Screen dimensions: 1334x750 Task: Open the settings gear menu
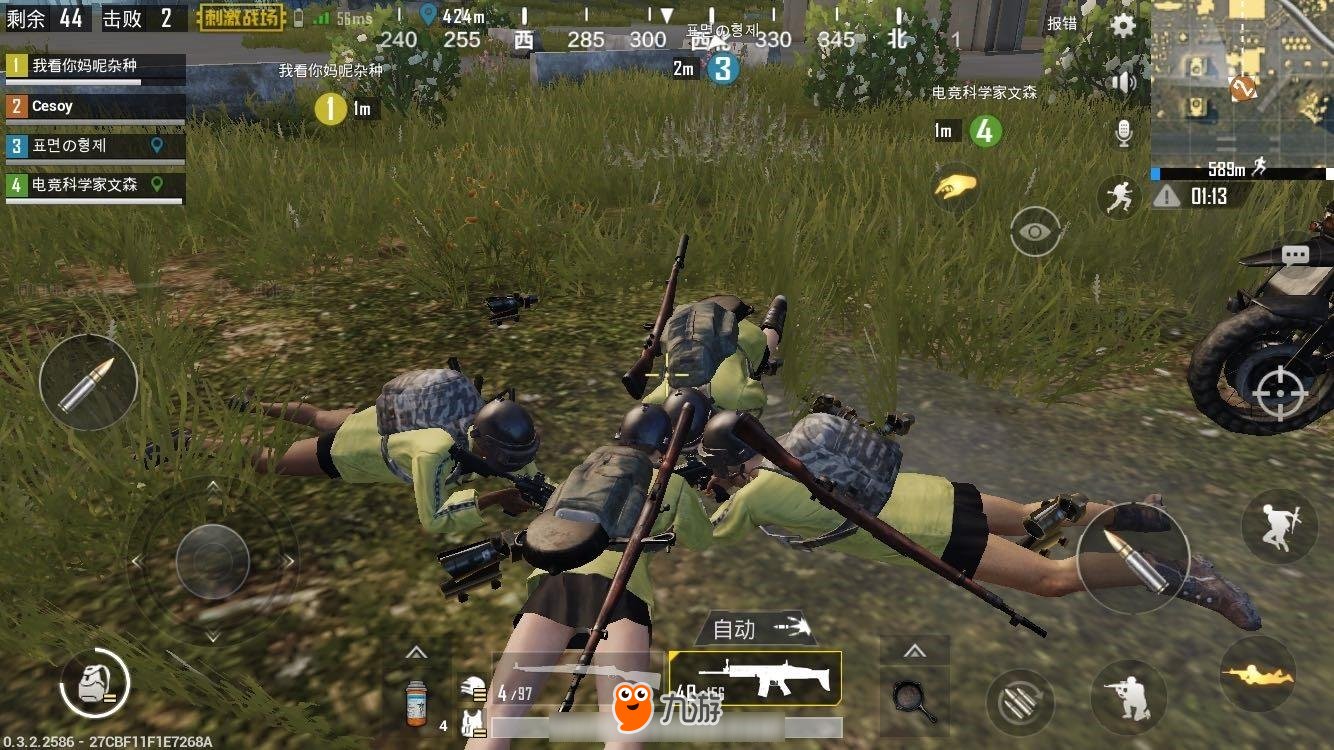pyautogui.click(x=1124, y=26)
